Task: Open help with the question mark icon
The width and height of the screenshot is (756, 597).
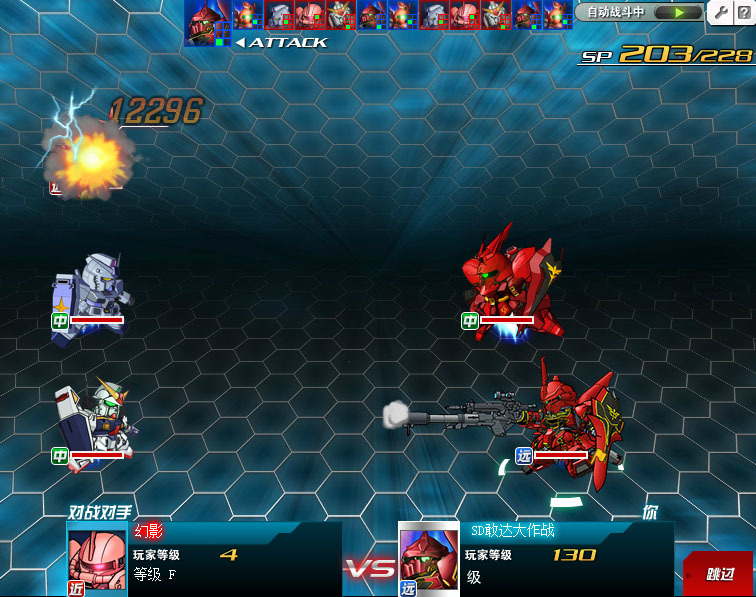Action: 745,13
